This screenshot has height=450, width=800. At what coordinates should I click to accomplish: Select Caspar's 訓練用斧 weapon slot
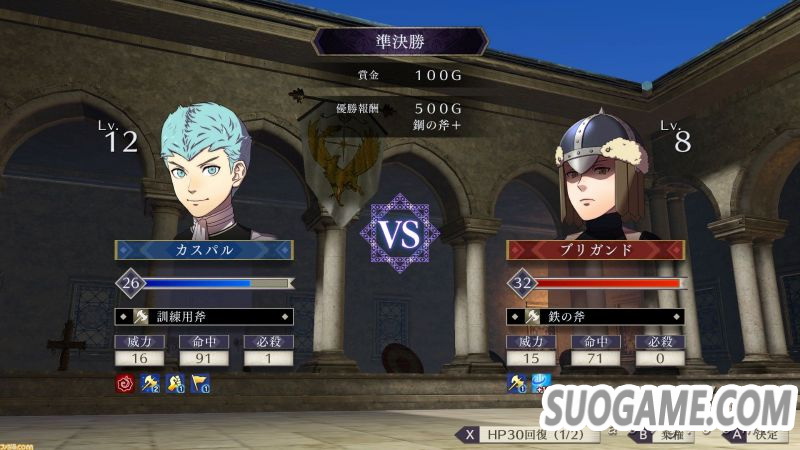click(x=204, y=316)
